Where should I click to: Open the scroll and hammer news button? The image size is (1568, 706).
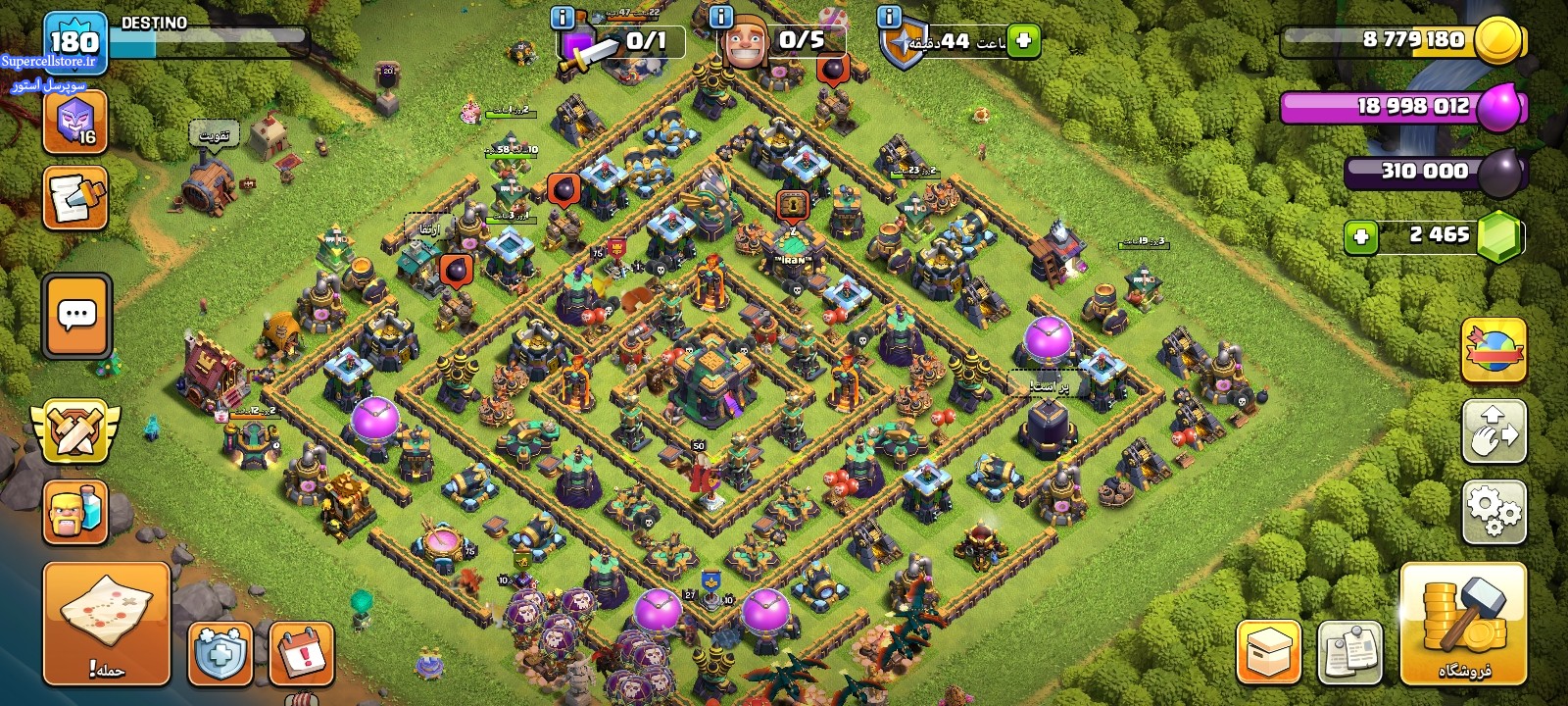(74, 198)
